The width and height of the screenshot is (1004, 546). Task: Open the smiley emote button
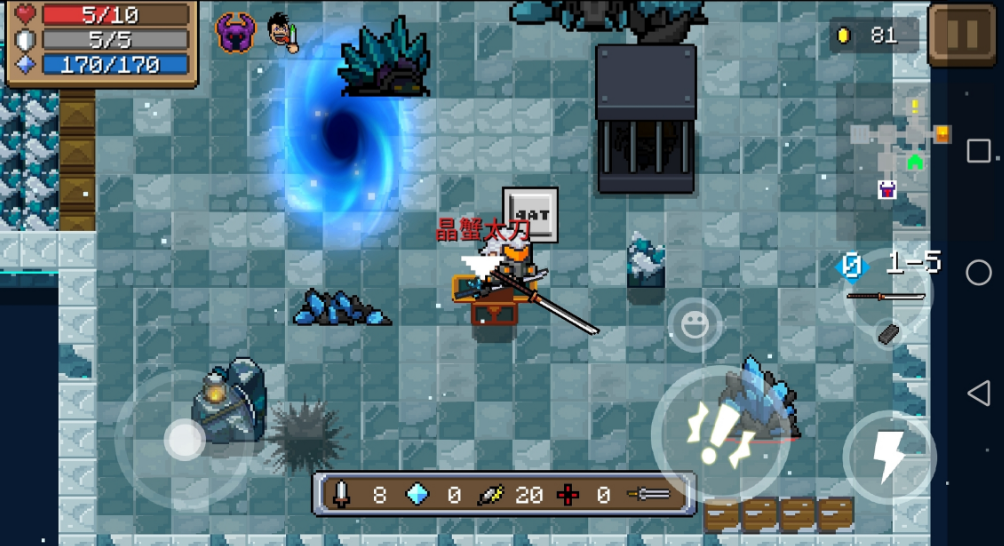(693, 324)
